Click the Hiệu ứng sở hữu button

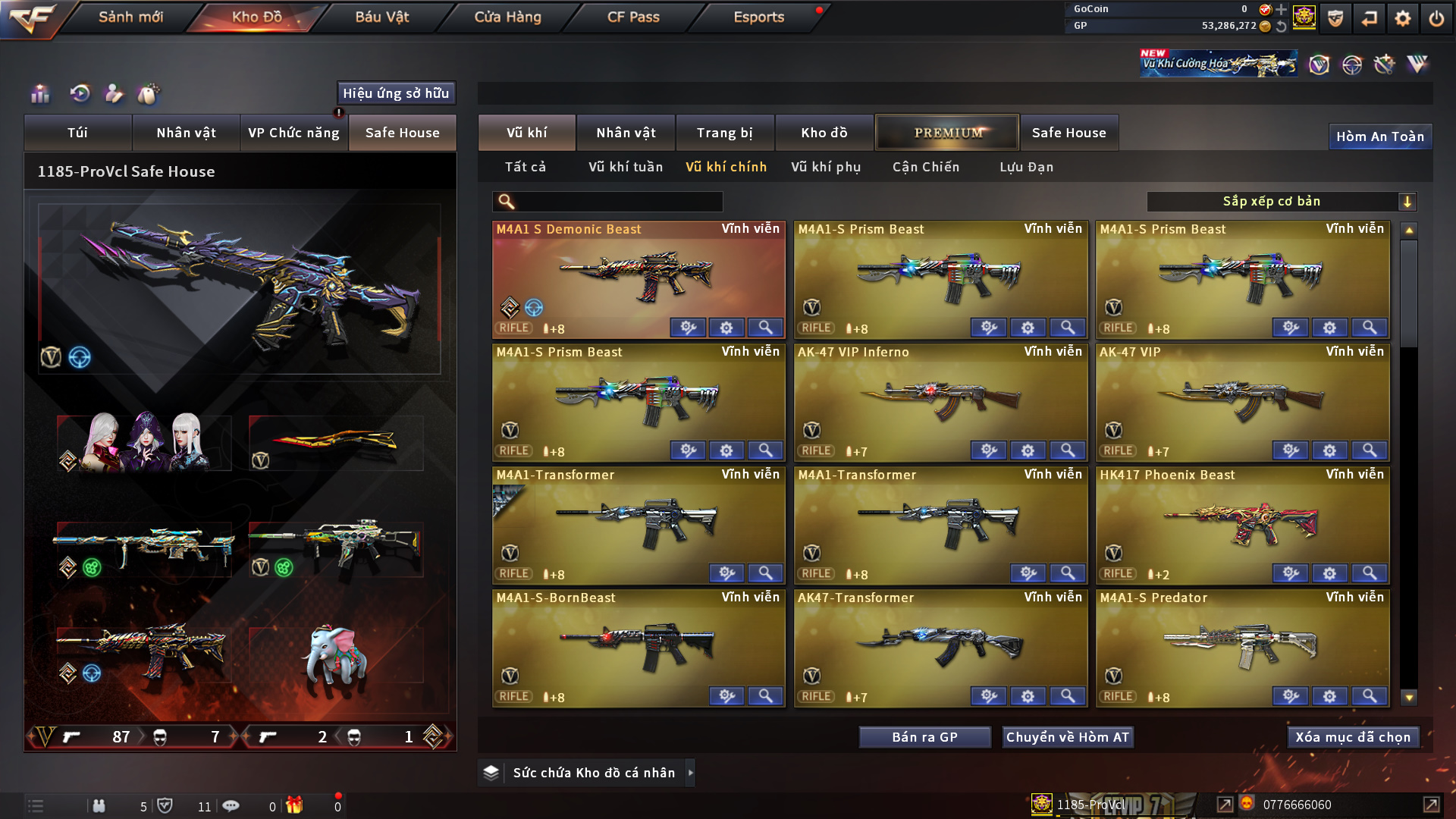pyautogui.click(x=396, y=93)
